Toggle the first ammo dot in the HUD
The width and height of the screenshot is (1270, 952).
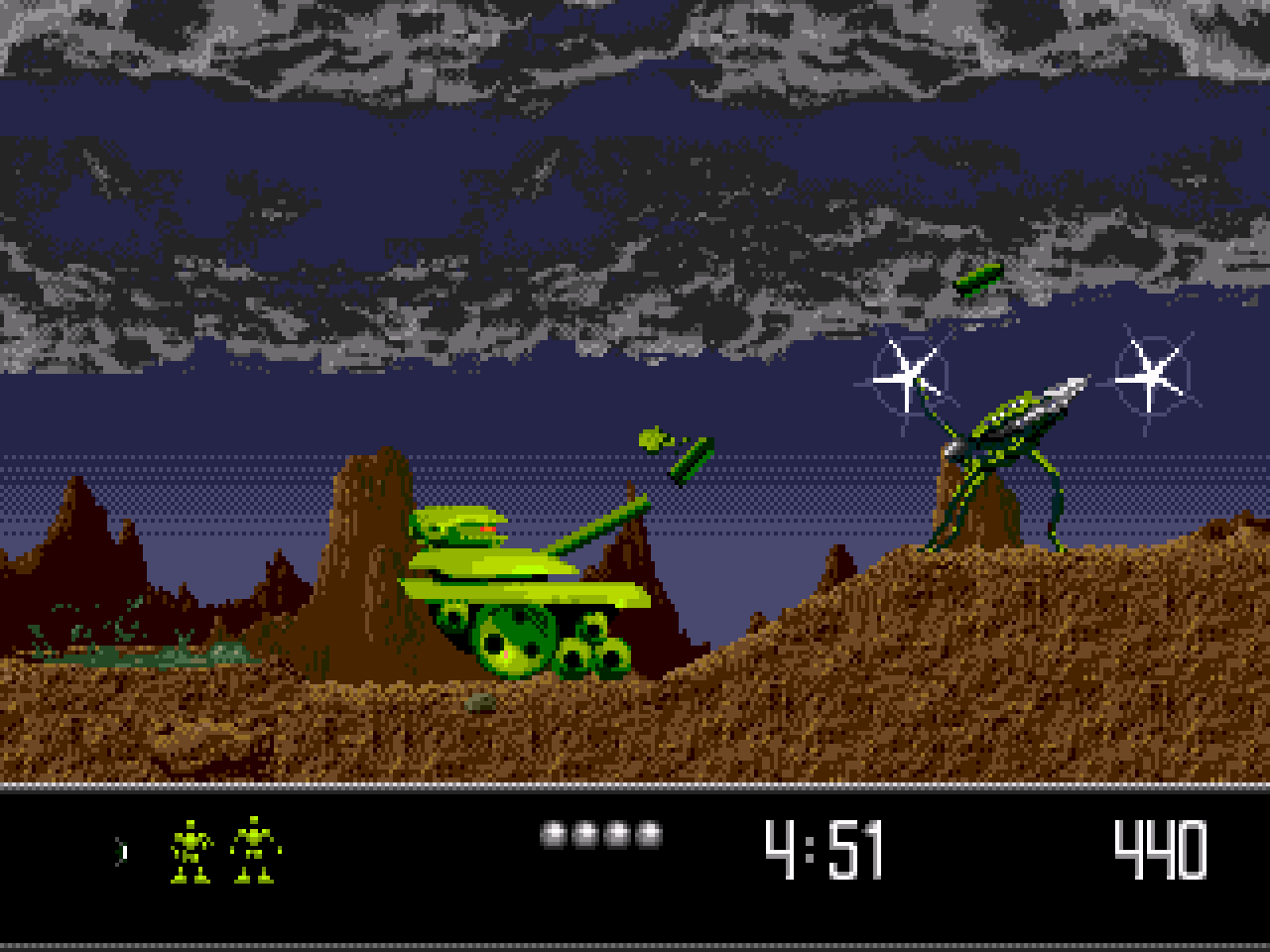coord(555,833)
